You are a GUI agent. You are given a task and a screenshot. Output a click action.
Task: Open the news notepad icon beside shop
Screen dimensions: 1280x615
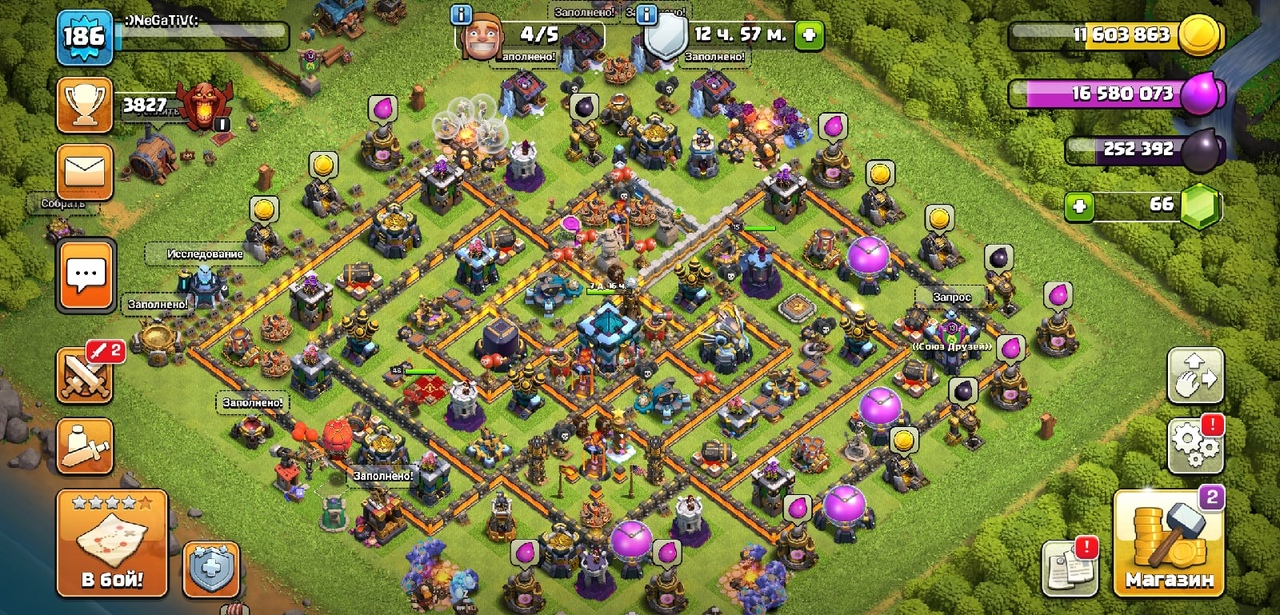1070,567
